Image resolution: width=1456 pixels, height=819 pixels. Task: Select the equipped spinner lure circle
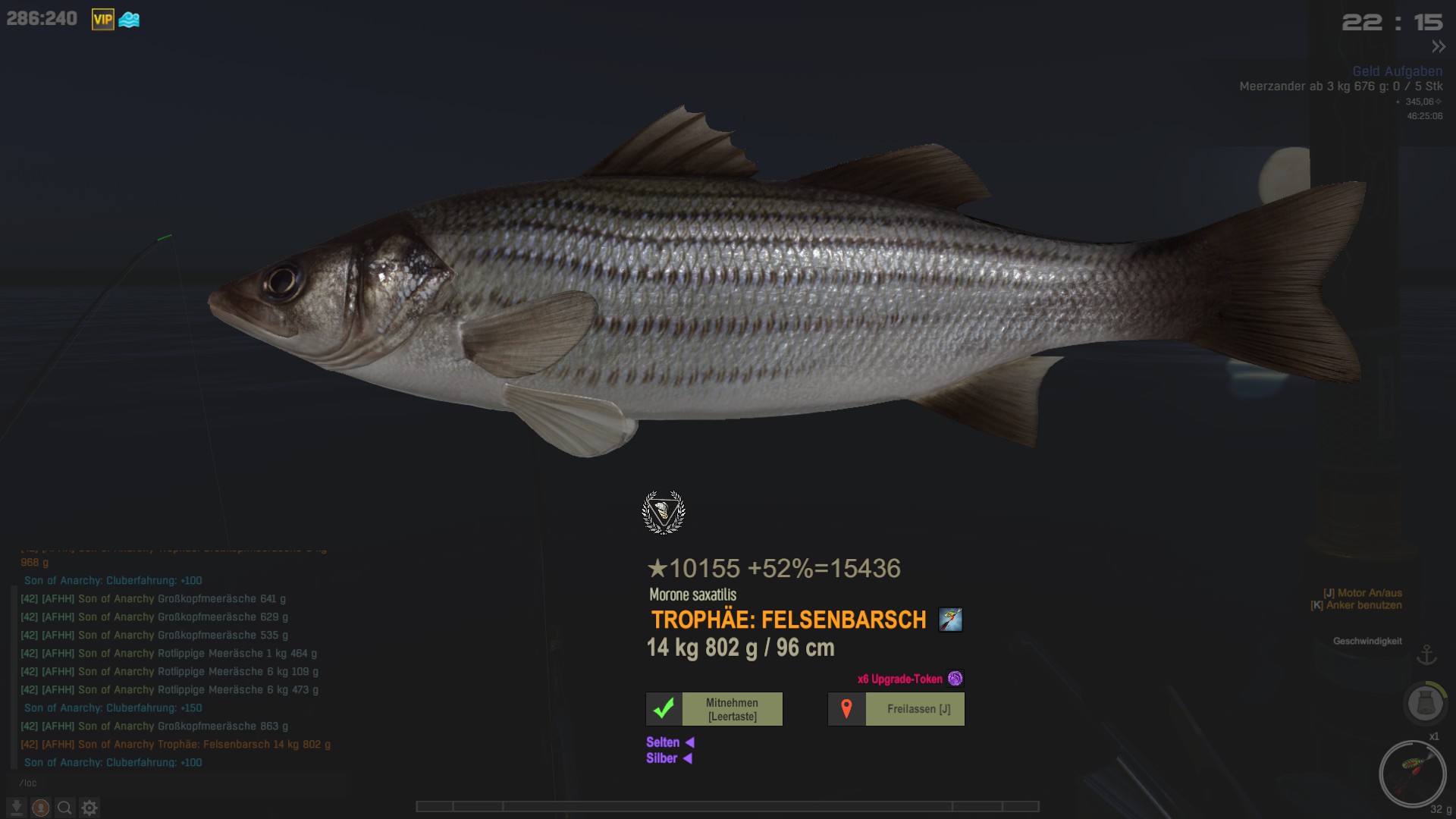tap(1412, 774)
